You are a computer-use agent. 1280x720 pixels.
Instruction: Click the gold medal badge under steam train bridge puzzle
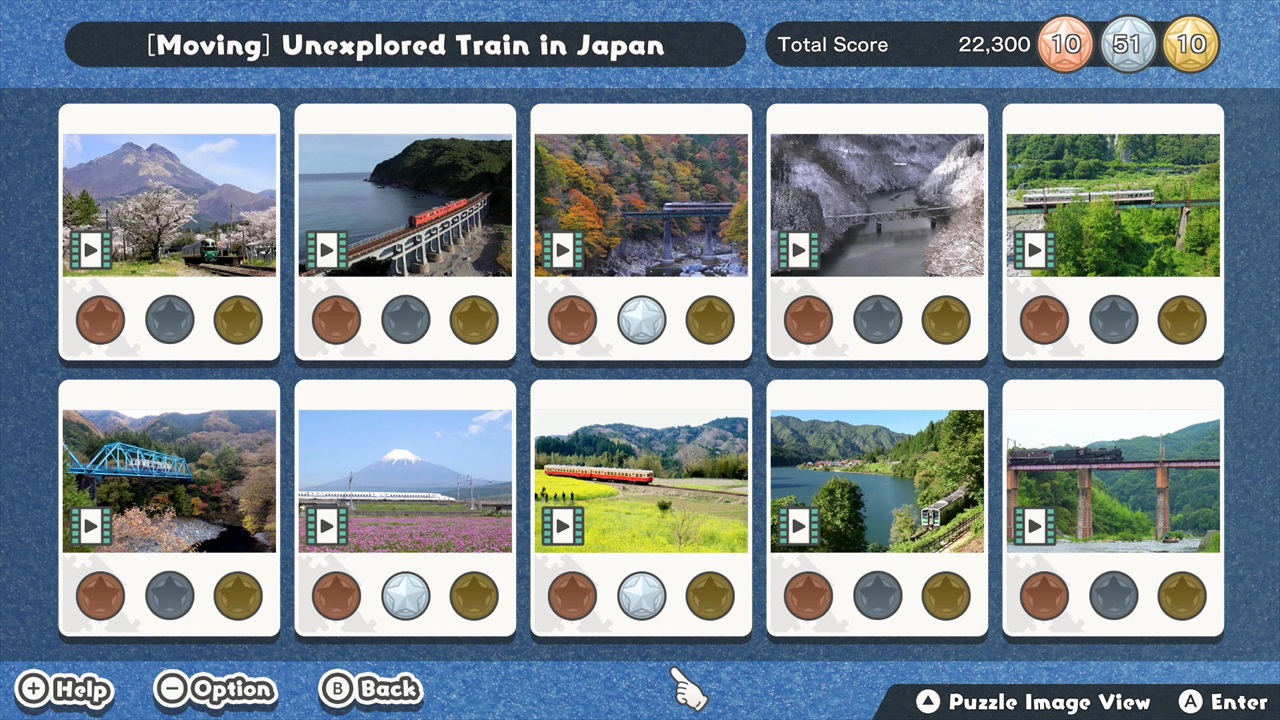click(x=1182, y=595)
